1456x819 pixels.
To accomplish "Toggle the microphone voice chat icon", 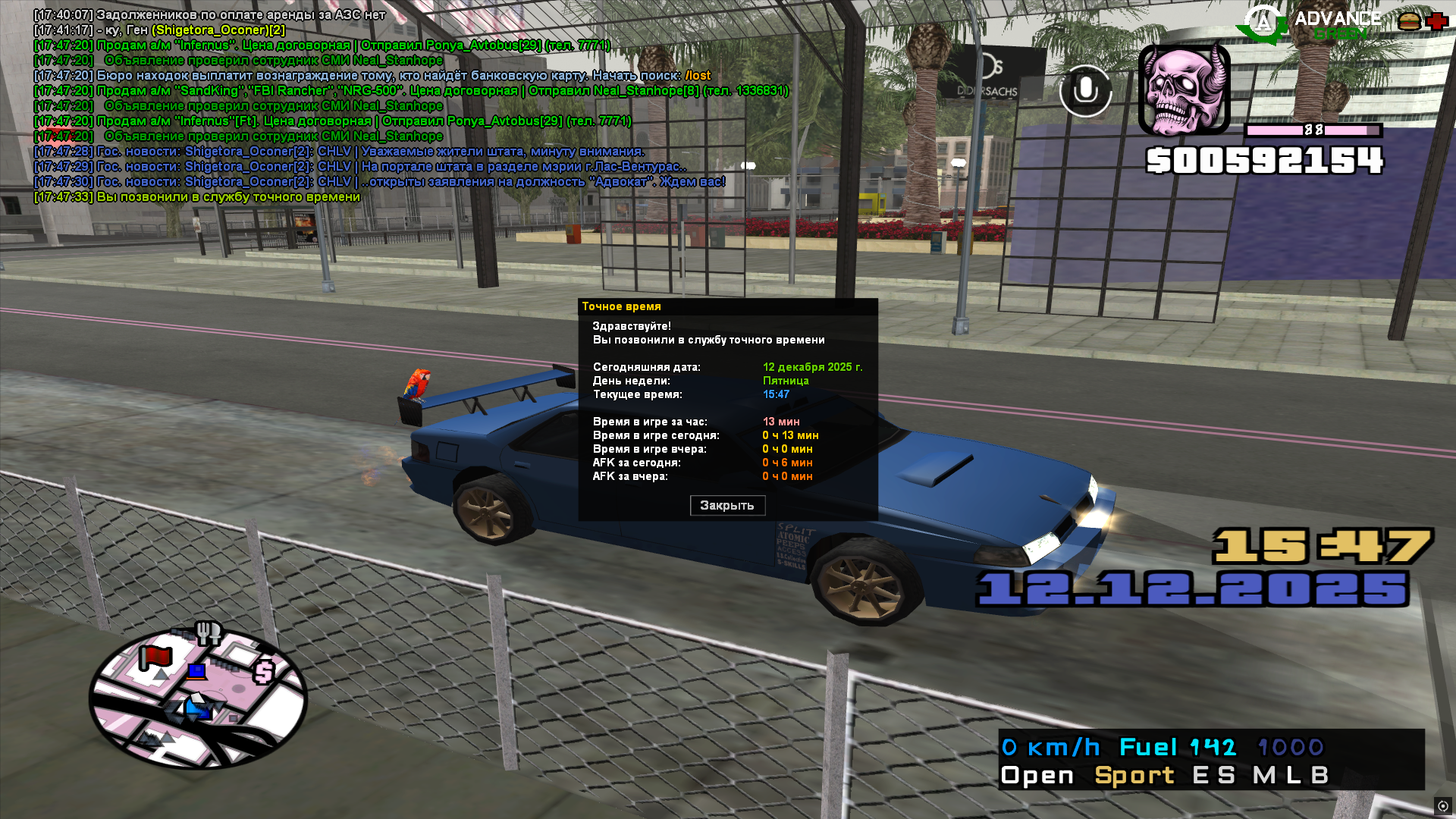I will click(x=1085, y=91).
